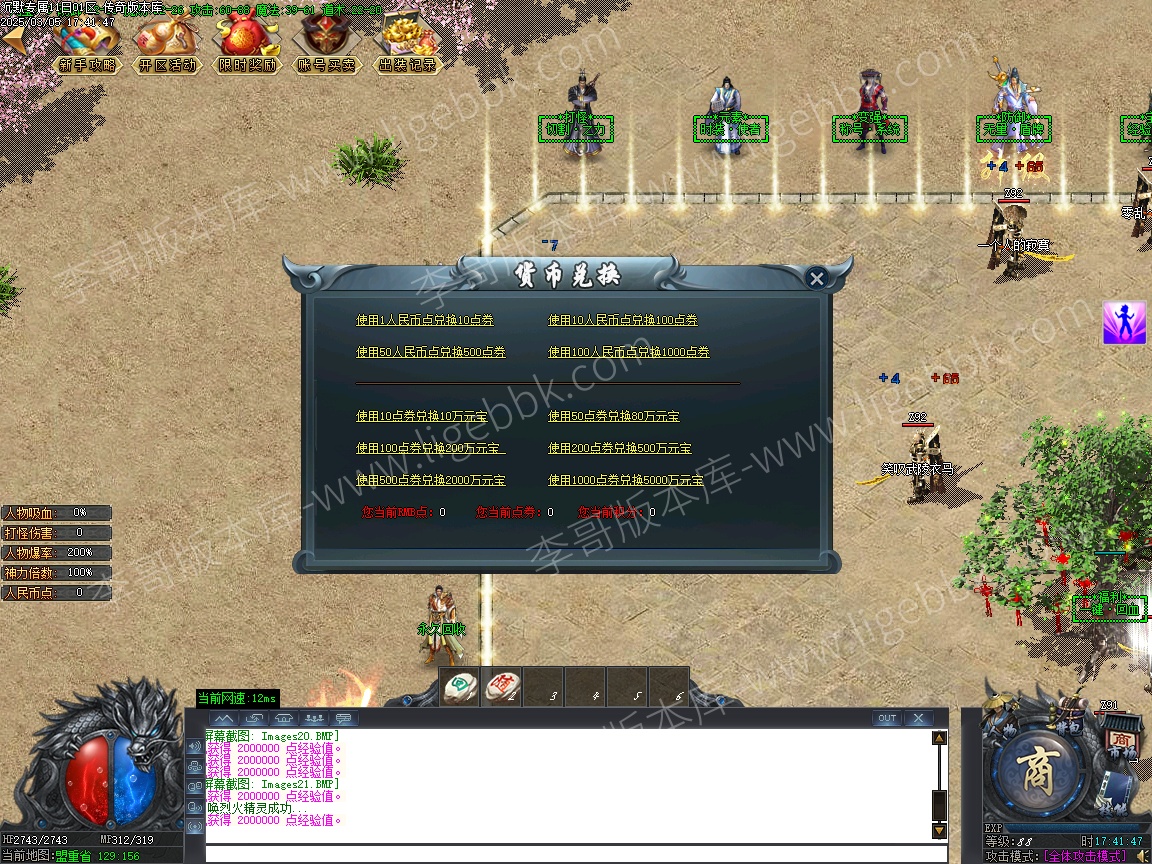Image resolution: width=1152 pixels, height=864 pixels.
Task: Trade 1000 点券 for 5000万元宝
Action: point(626,480)
